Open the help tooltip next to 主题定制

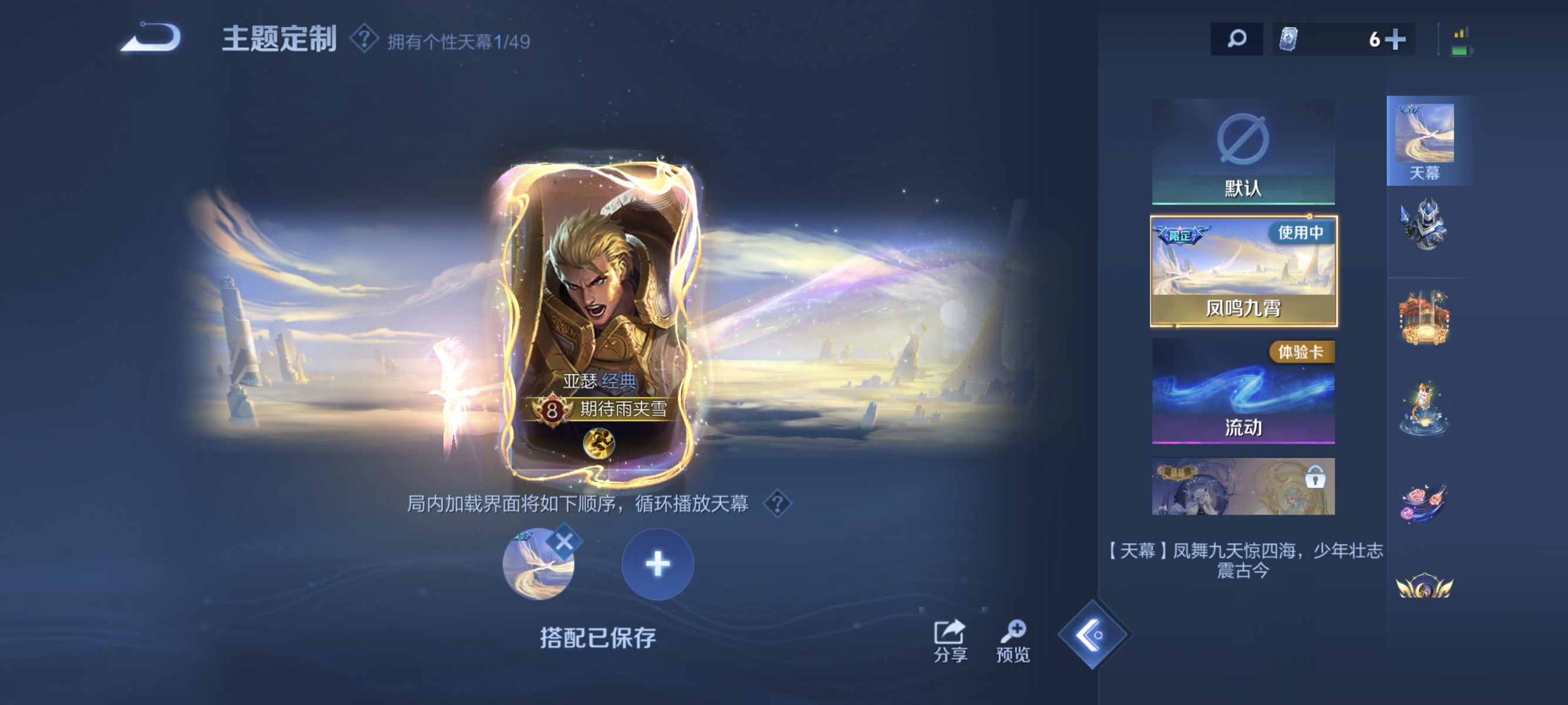364,41
